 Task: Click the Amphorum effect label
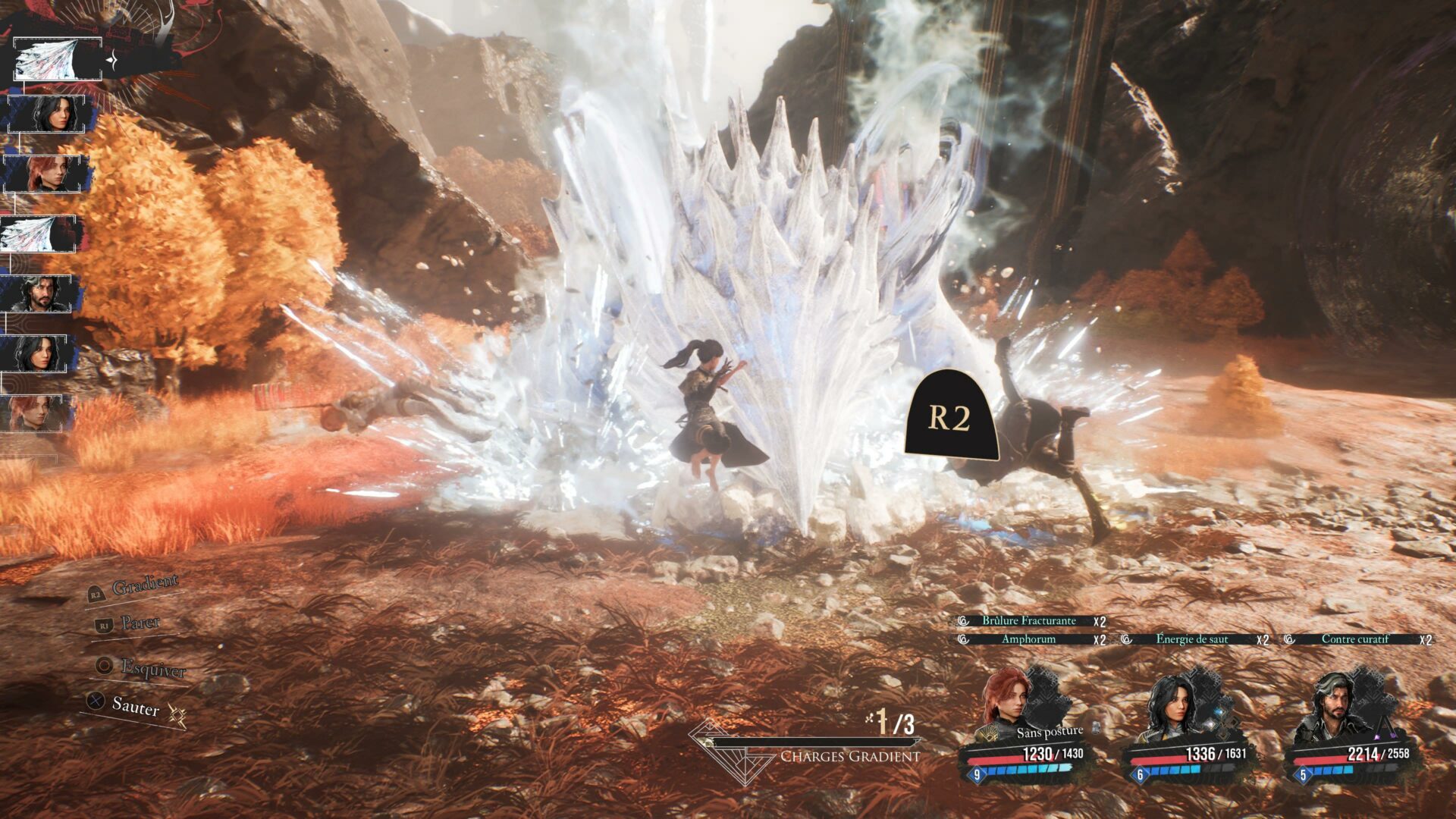click(x=1028, y=639)
